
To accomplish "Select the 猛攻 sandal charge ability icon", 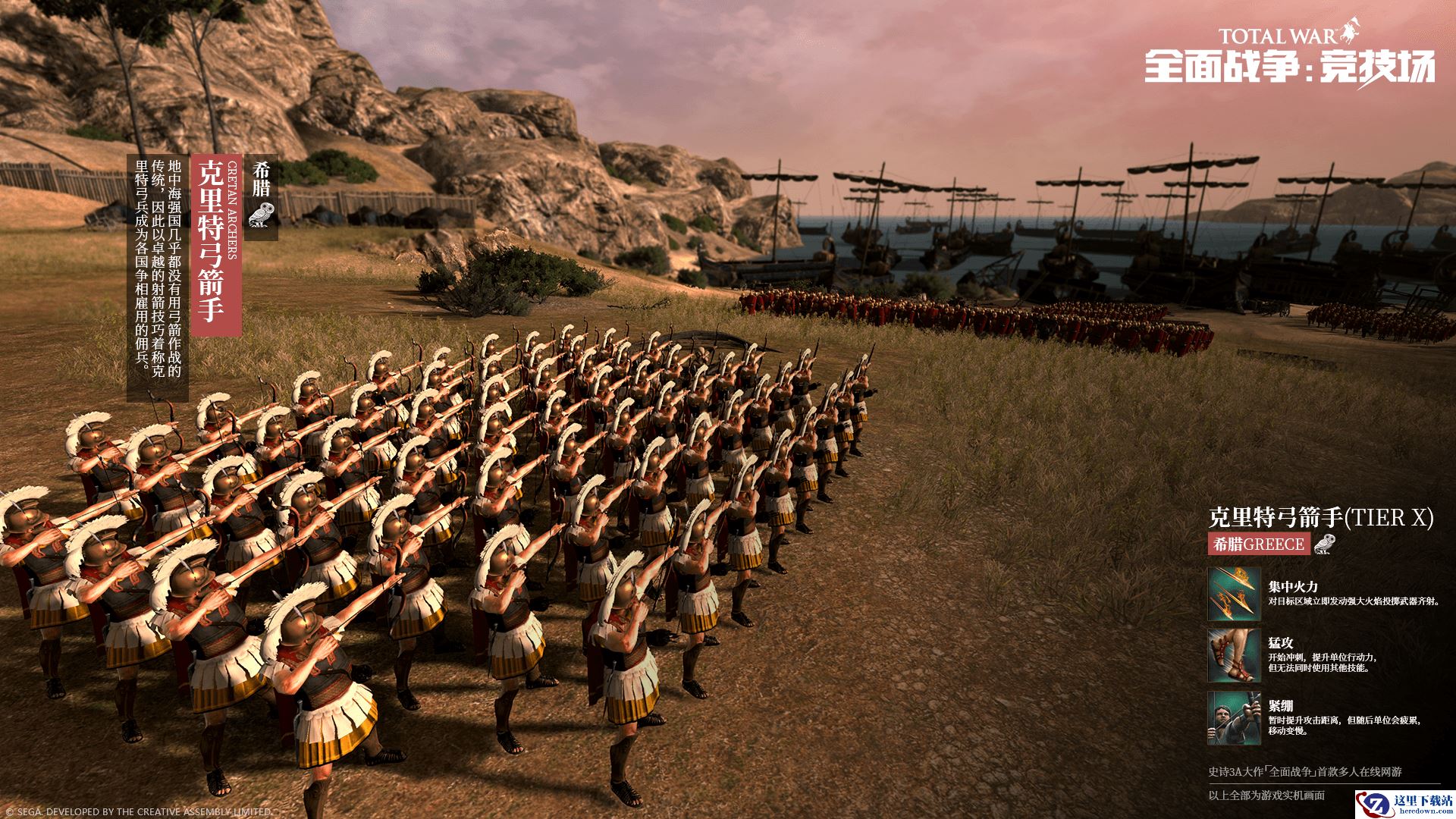I will (x=1234, y=655).
